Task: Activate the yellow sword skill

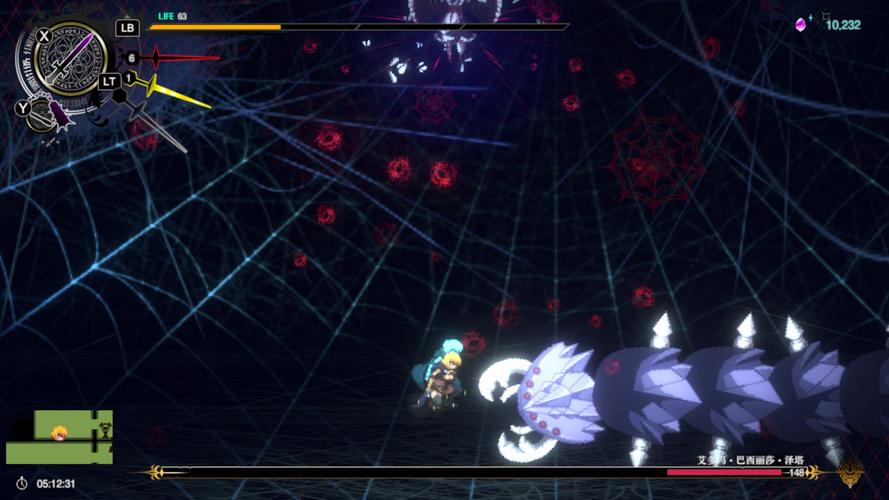Action: click(x=180, y=93)
